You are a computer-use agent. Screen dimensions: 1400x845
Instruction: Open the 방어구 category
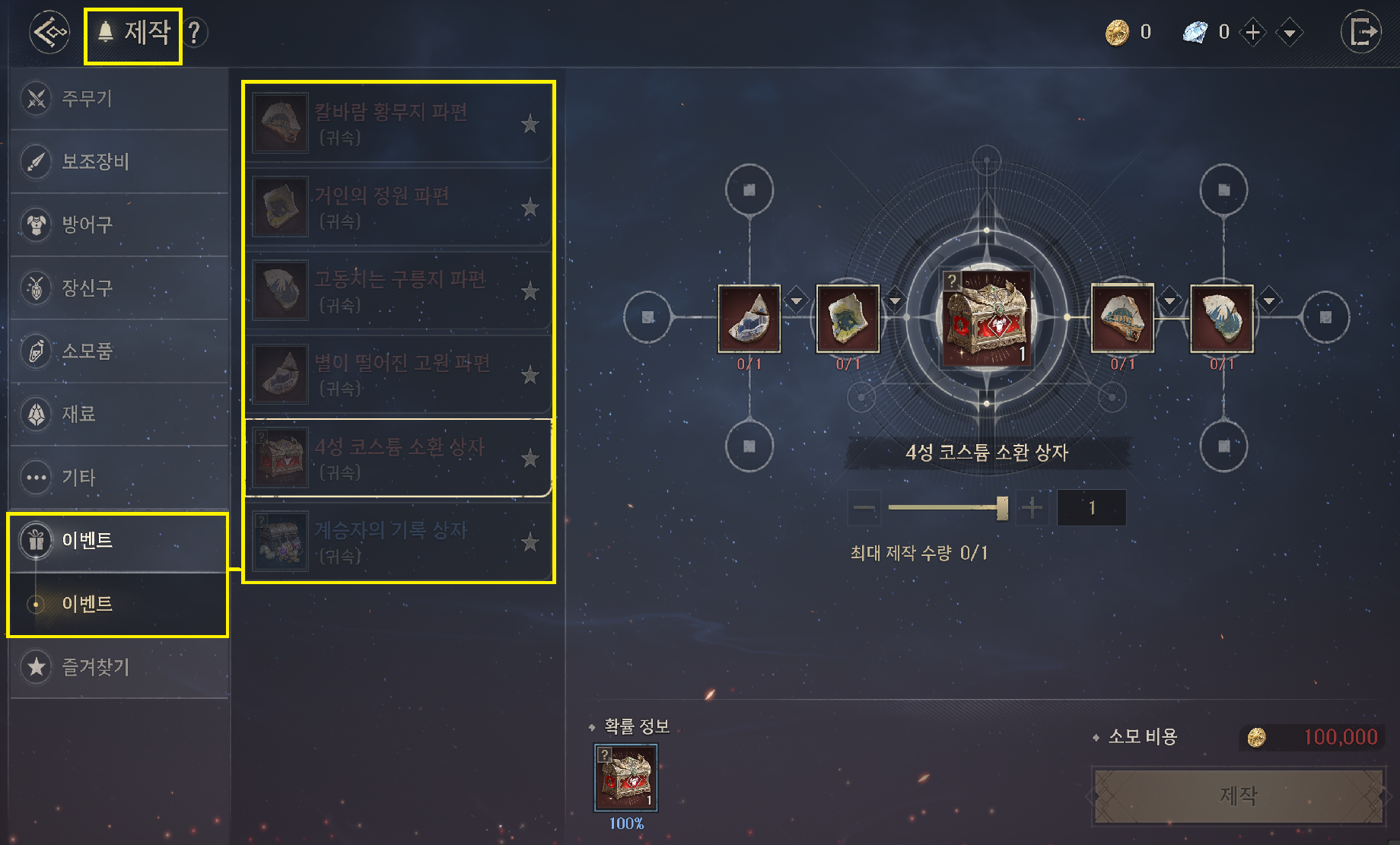pyautogui.click(x=119, y=225)
